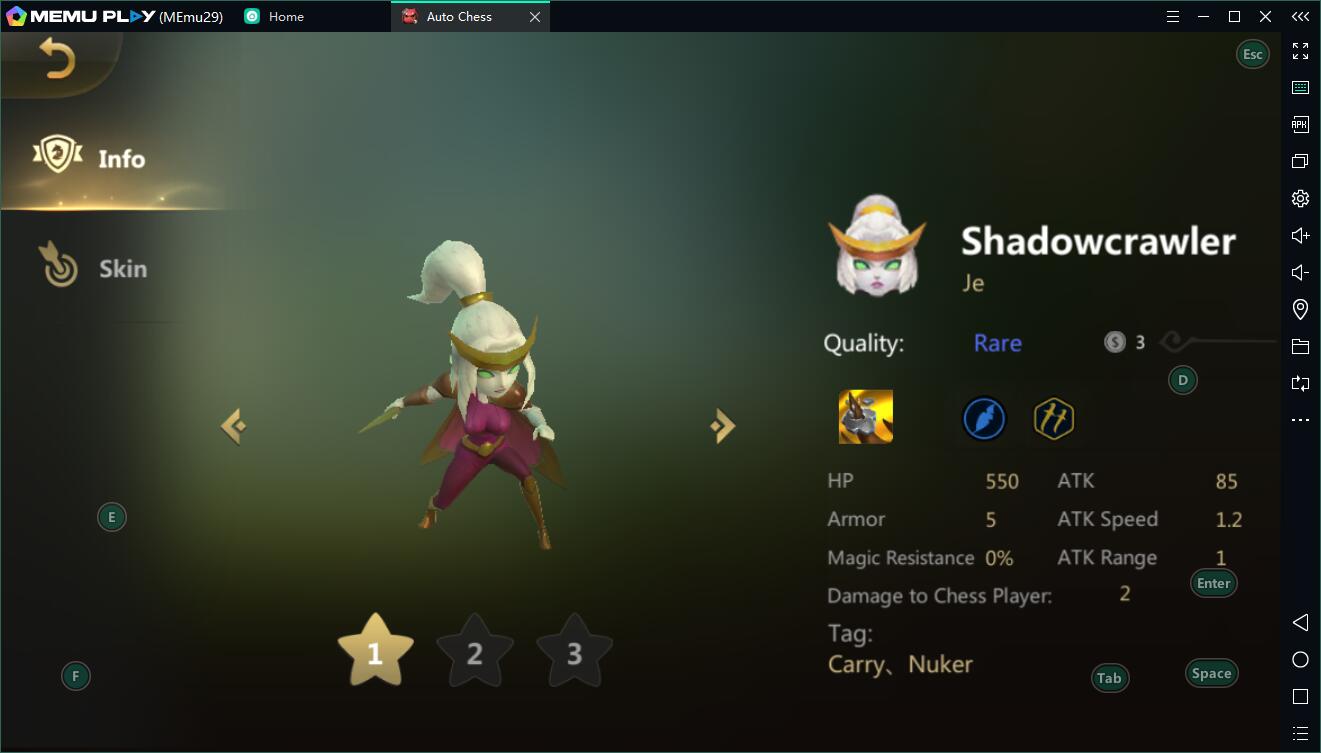Image resolution: width=1321 pixels, height=753 pixels.
Task: Switch to the Home emulator tab
Action: coord(285,17)
